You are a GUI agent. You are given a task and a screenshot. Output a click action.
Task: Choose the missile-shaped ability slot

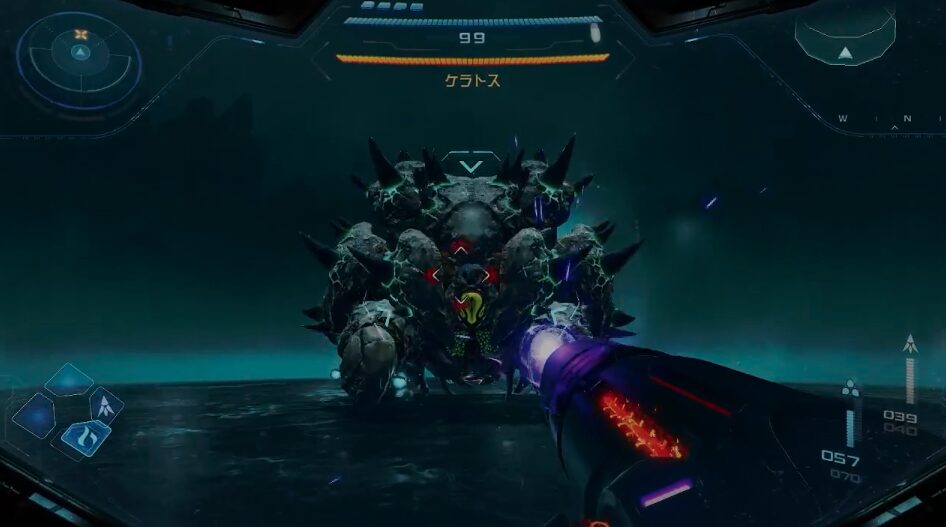coord(106,405)
